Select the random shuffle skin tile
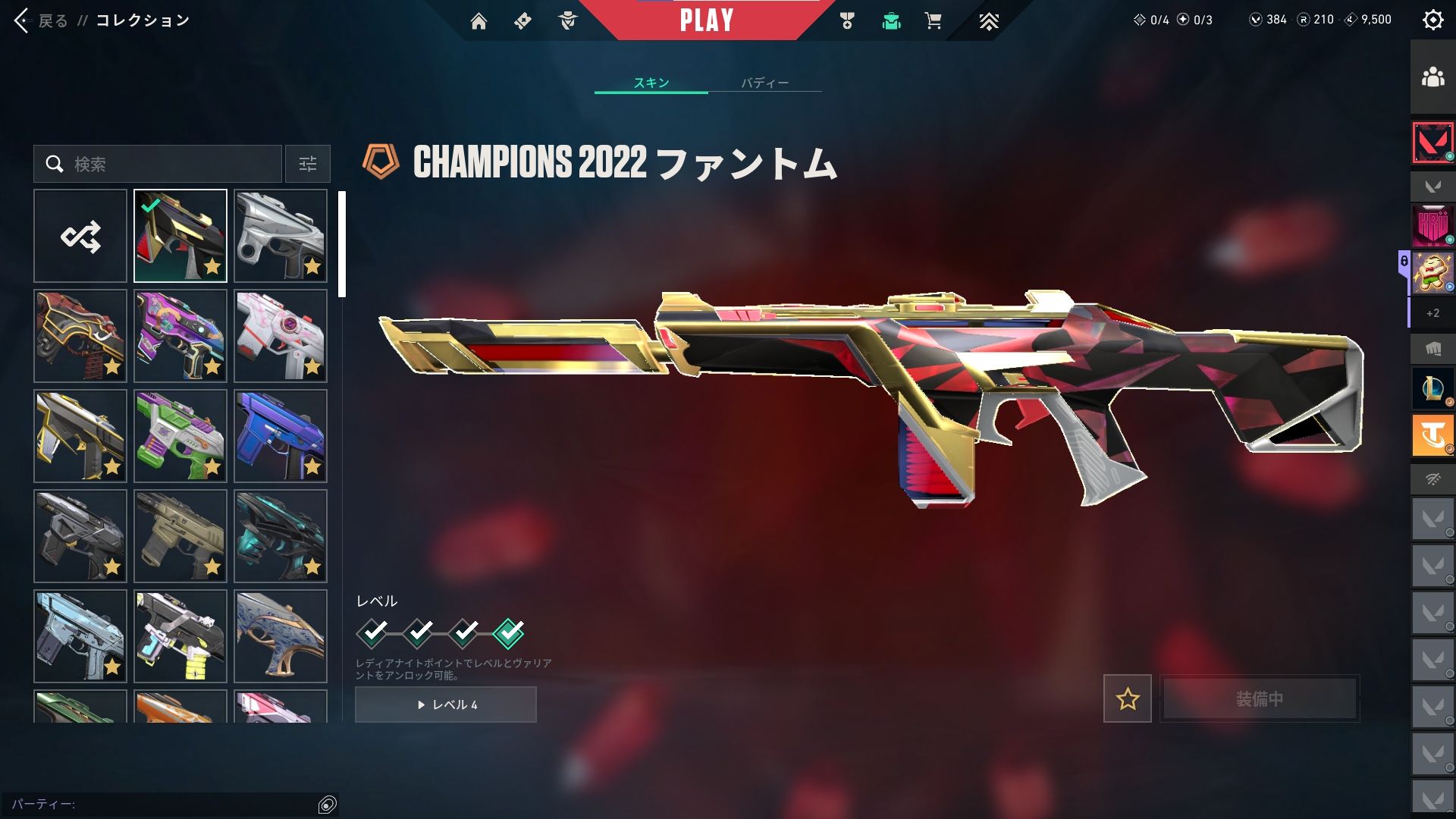 coord(80,237)
